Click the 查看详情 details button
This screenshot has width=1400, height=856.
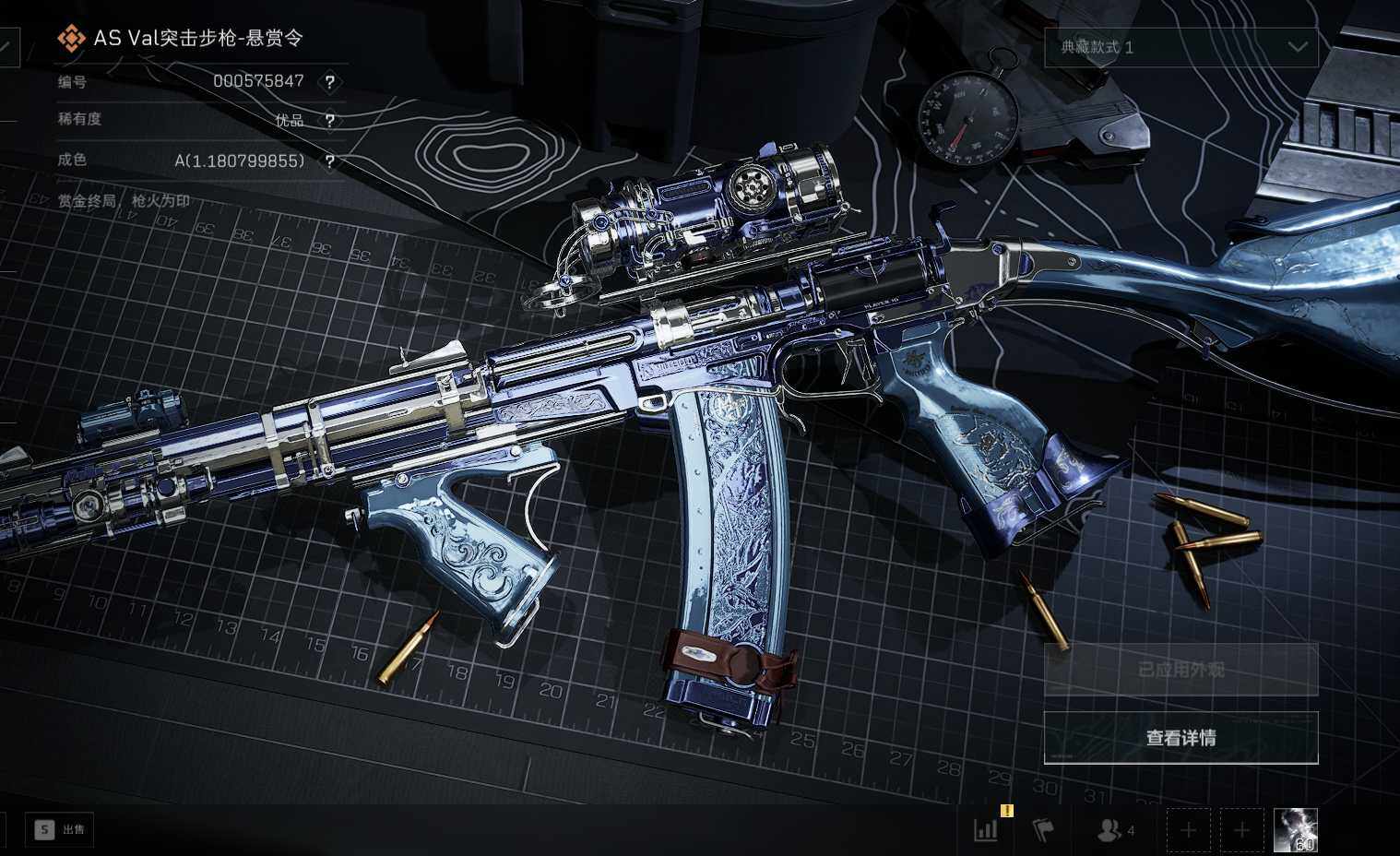[1181, 738]
